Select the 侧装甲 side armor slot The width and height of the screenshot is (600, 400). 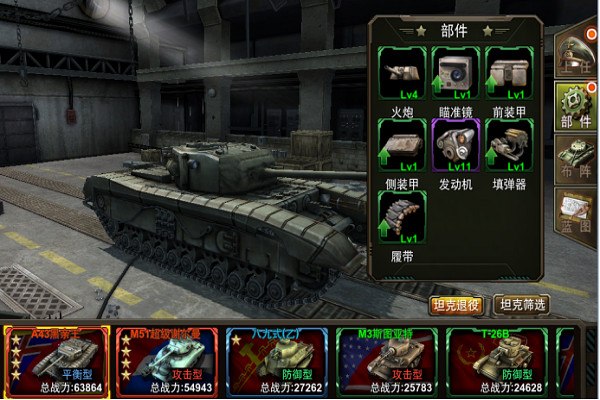pyautogui.click(x=403, y=144)
